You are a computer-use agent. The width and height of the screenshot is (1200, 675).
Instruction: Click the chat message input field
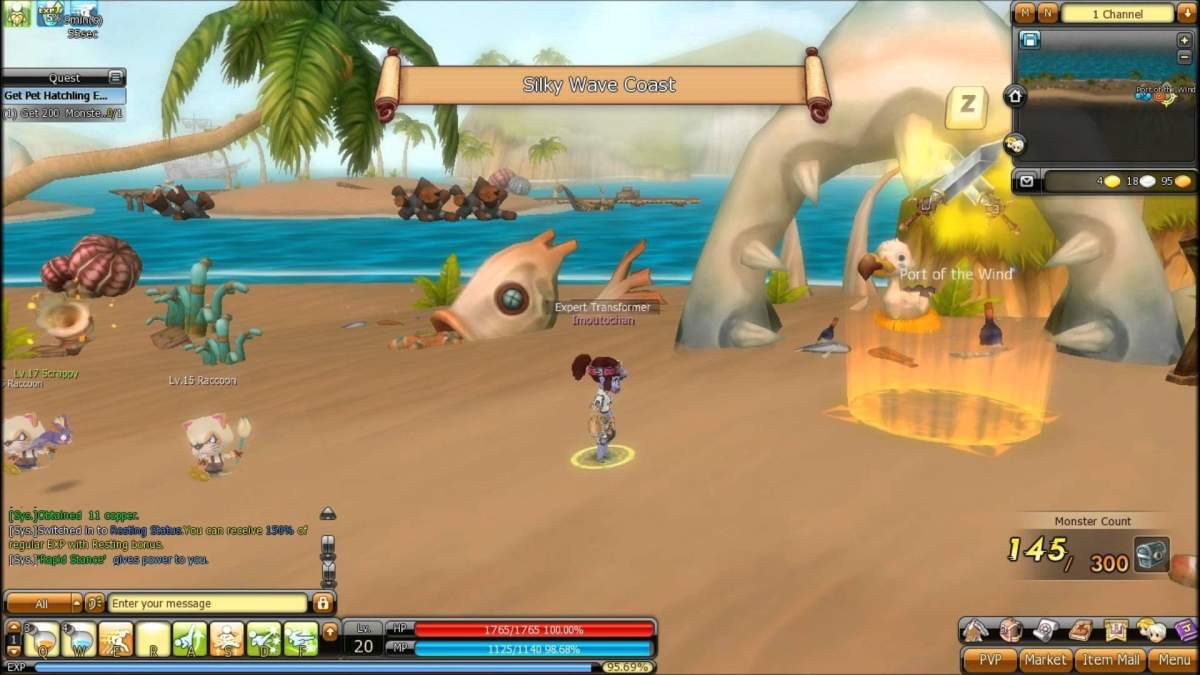pyautogui.click(x=208, y=603)
